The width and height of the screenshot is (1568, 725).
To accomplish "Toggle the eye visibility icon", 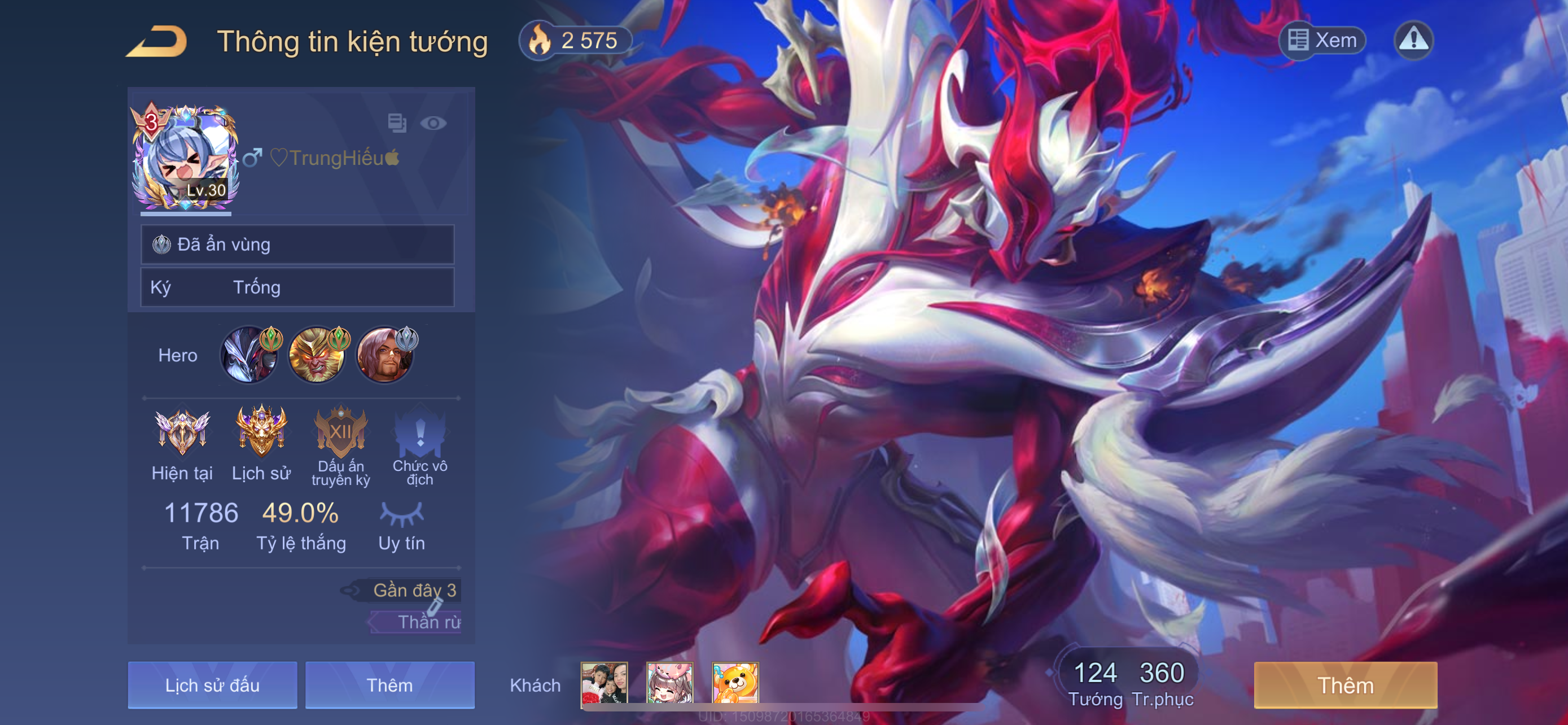I will (433, 124).
